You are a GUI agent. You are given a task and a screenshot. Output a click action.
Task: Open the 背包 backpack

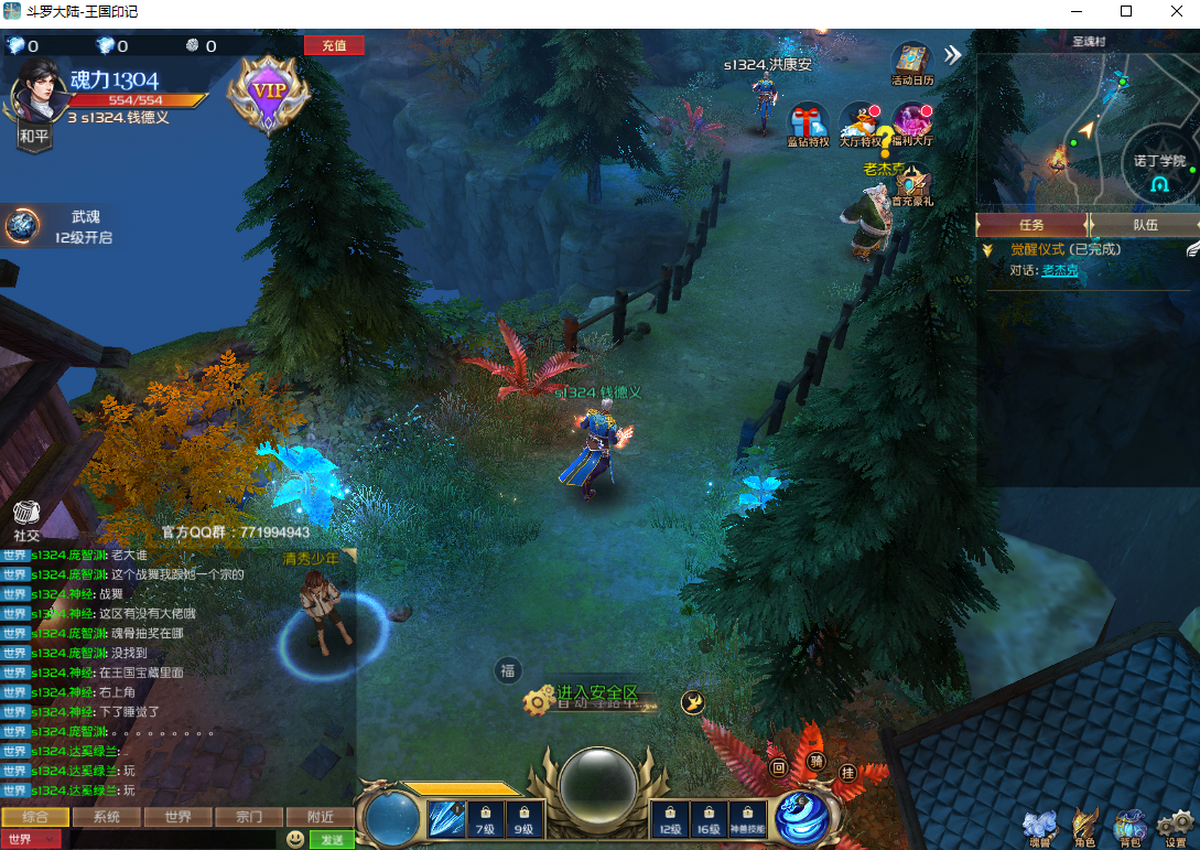[1131, 826]
